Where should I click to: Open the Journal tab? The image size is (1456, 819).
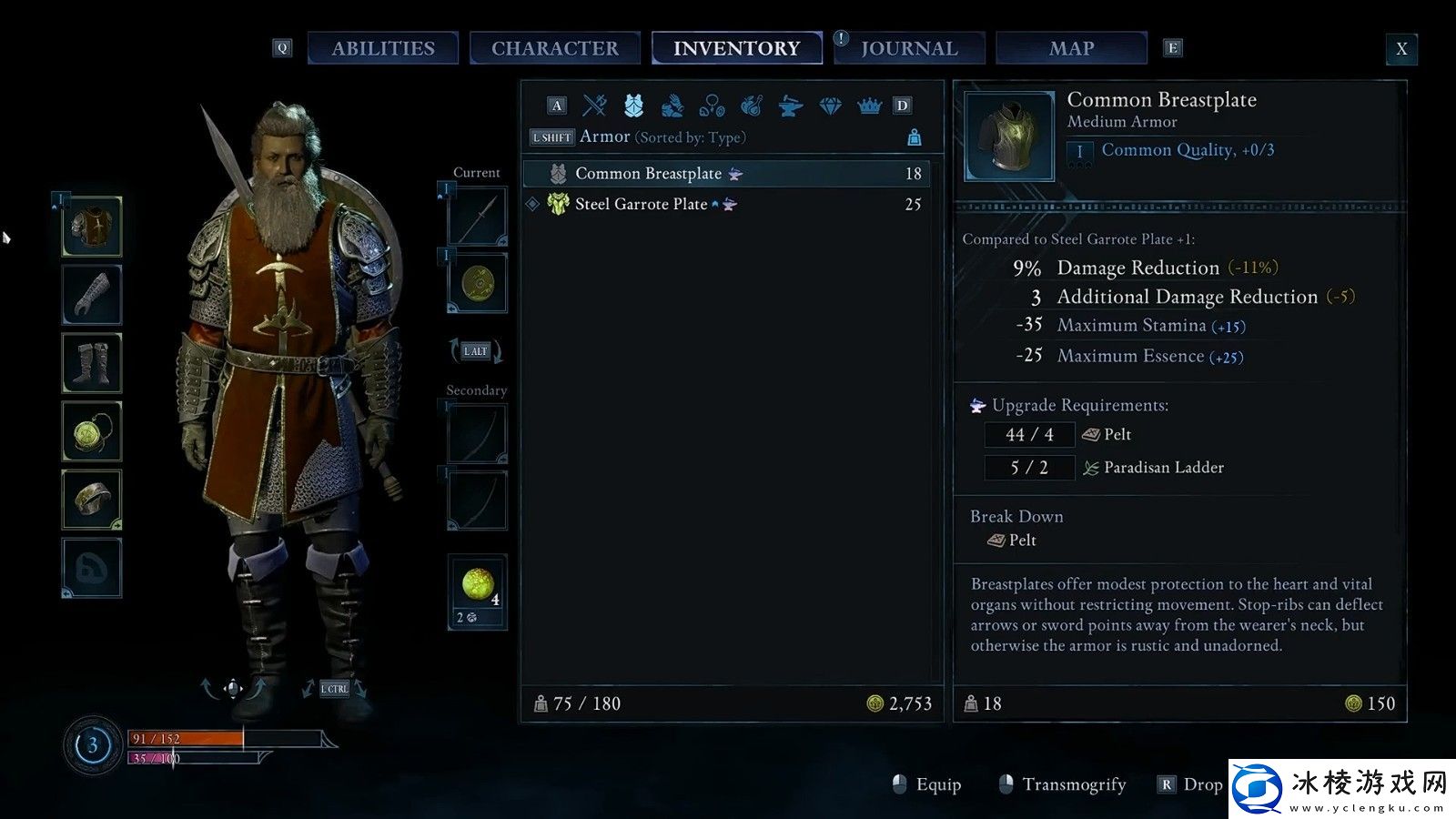point(909,48)
